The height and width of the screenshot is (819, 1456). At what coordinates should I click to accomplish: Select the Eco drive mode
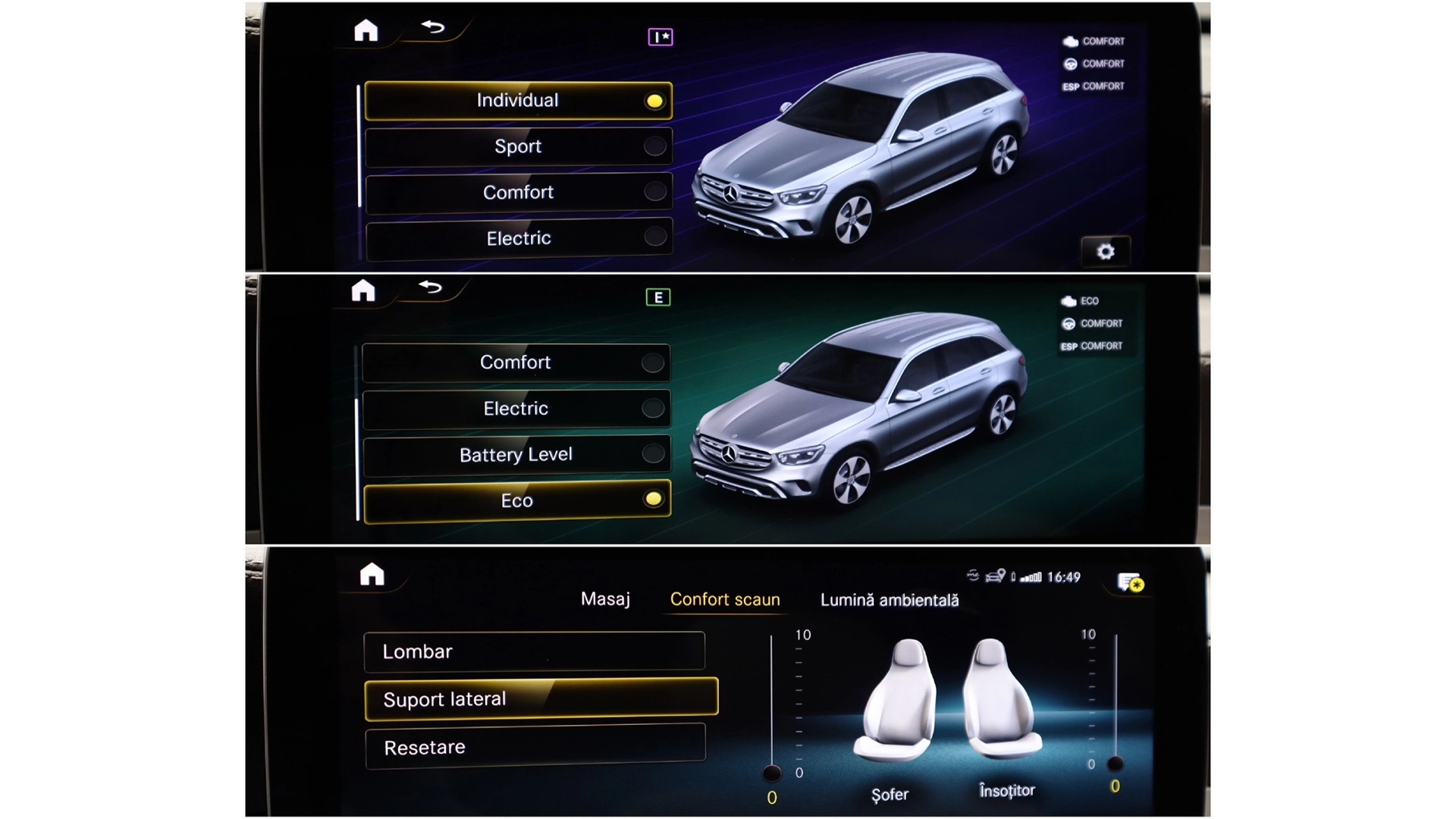click(x=516, y=500)
